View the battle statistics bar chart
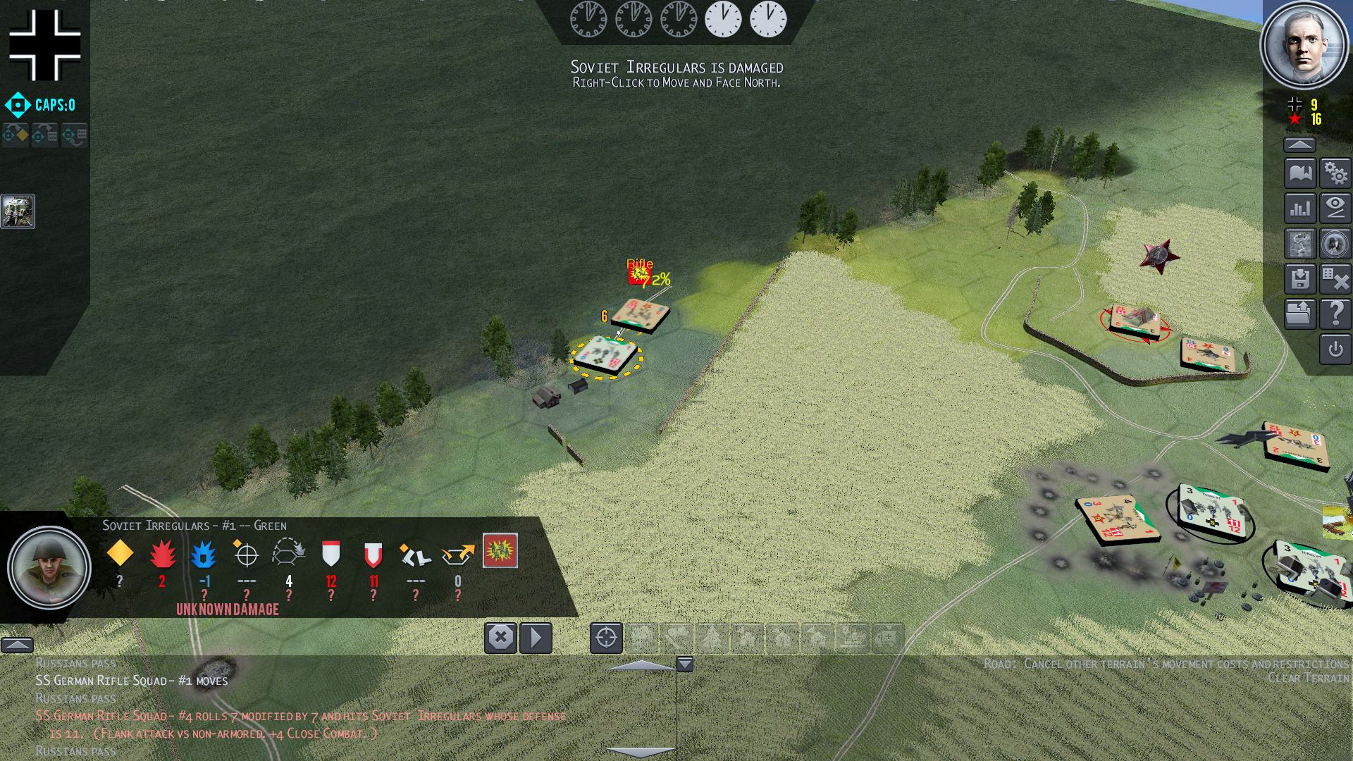The height and width of the screenshot is (761, 1353). [1299, 208]
